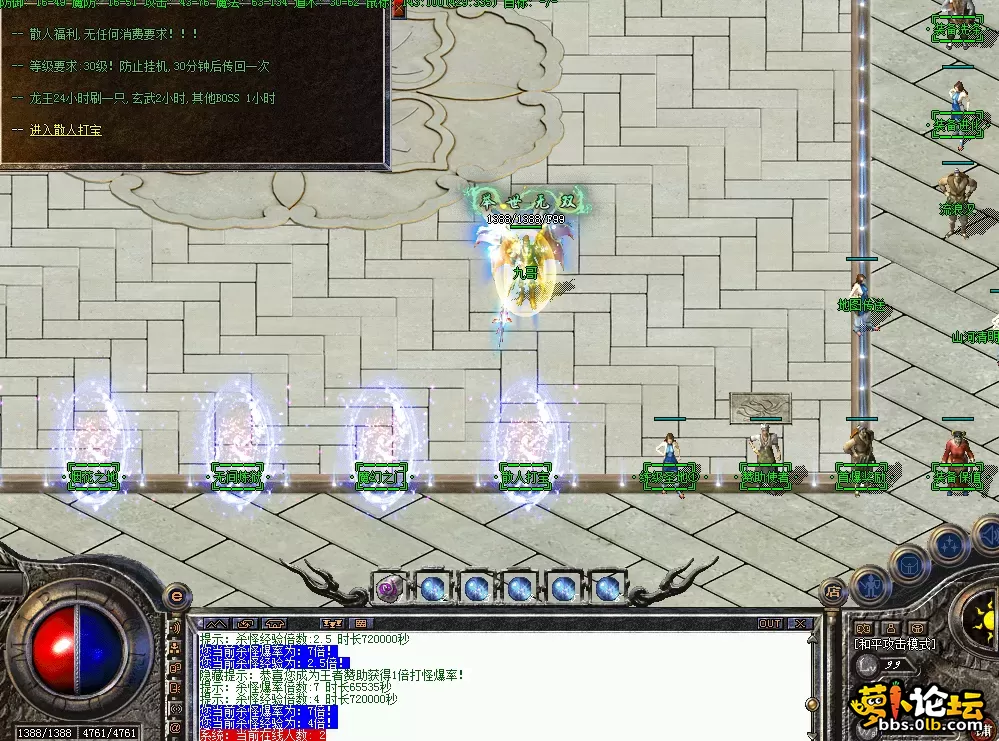Close the chat panel with the X button

tap(799, 623)
